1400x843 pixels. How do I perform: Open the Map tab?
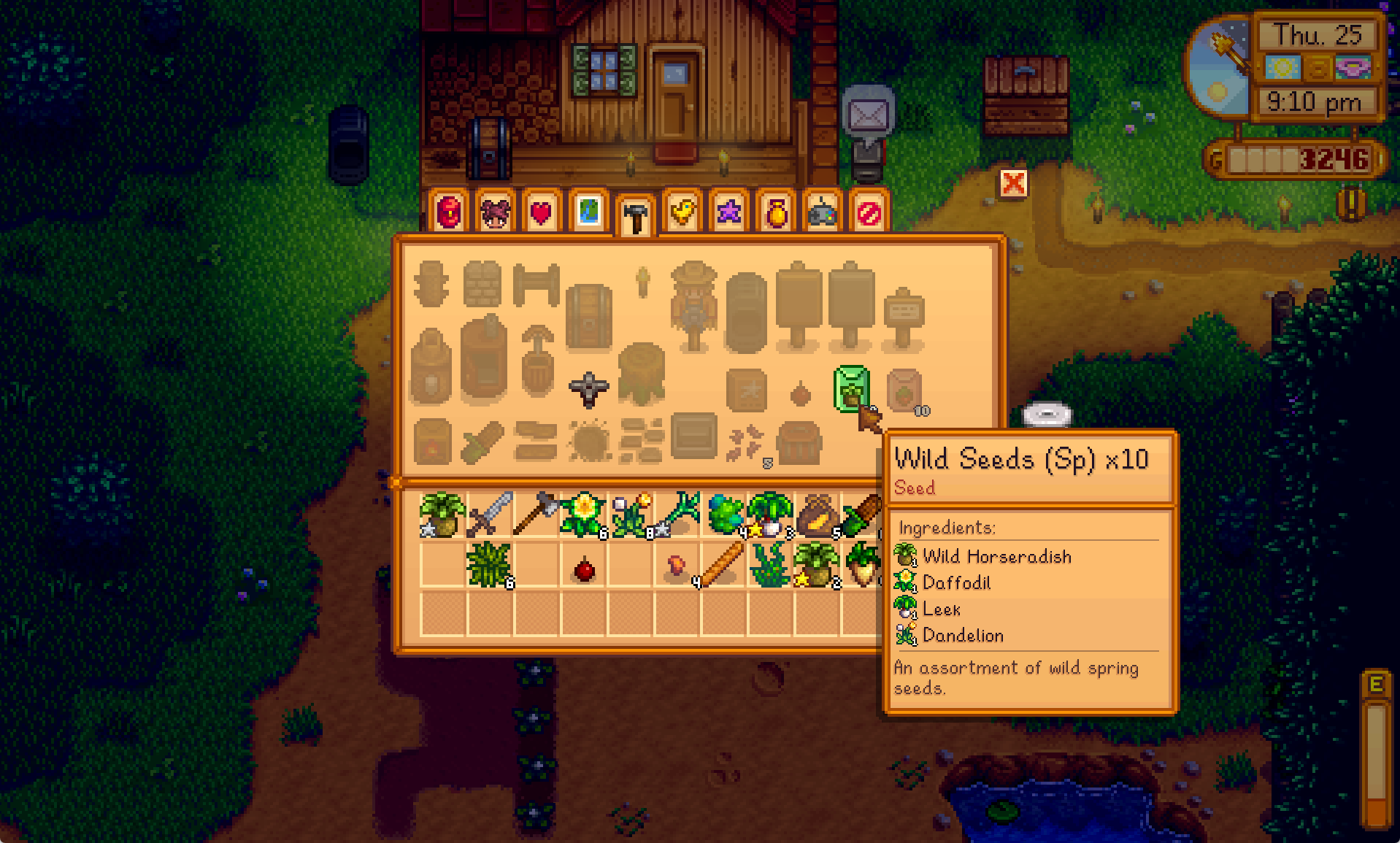click(588, 212)
